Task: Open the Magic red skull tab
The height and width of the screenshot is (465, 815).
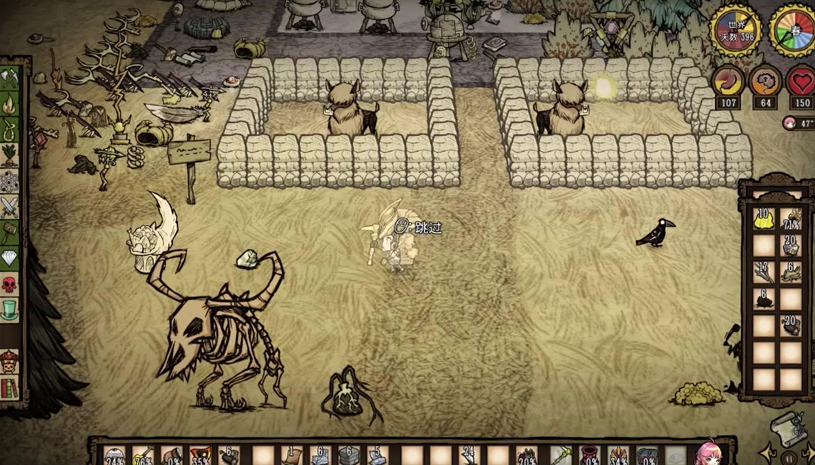Action: pos(9,285)
